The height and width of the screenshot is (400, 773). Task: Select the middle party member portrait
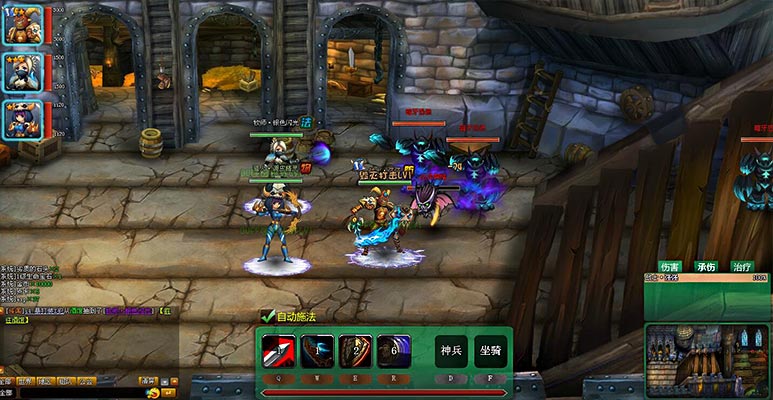23,72
